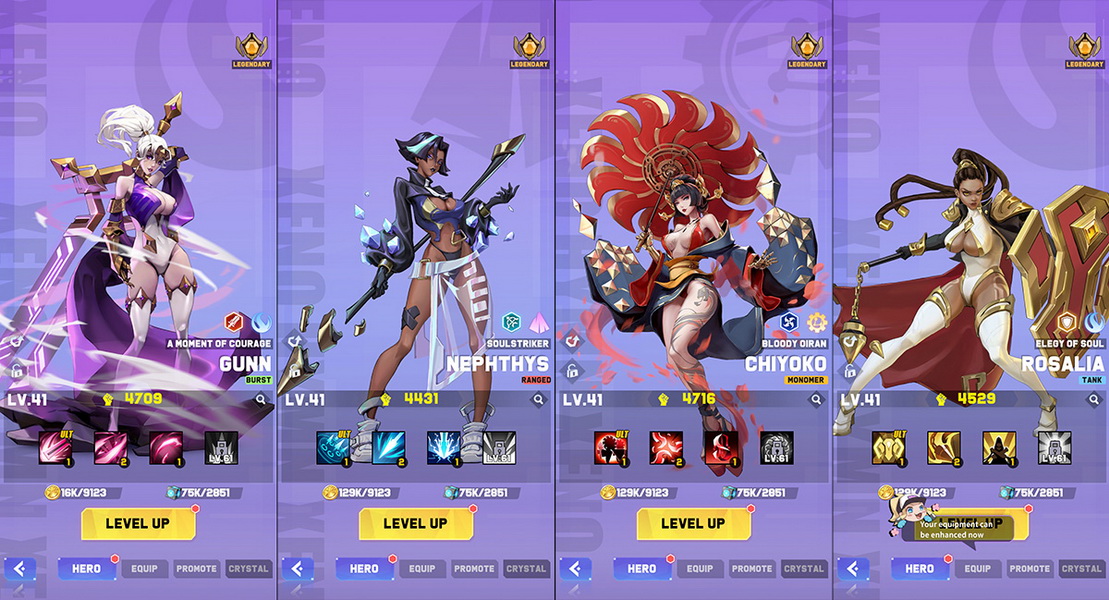Viewport: 1109px width, 600px height.
Task: Level up the hero Chiyoko
Action: click(x=693, y=523)
